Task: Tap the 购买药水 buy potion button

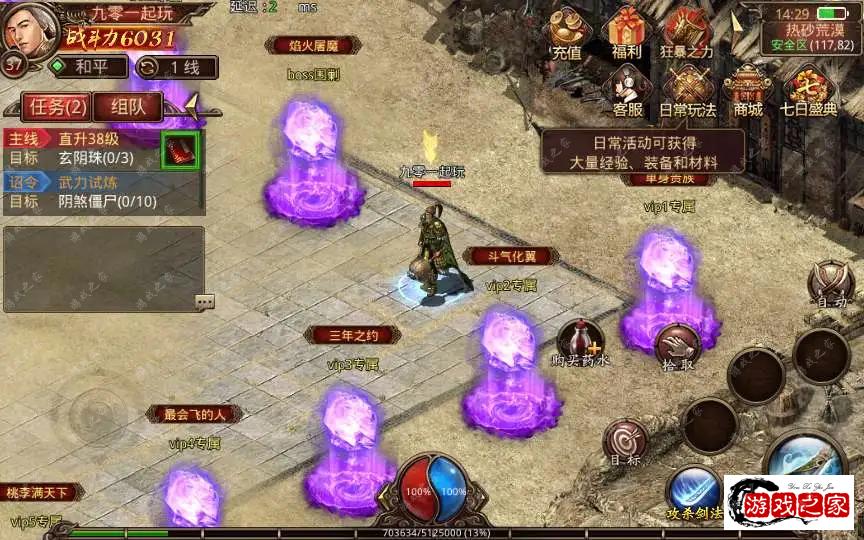Action: 580,343
